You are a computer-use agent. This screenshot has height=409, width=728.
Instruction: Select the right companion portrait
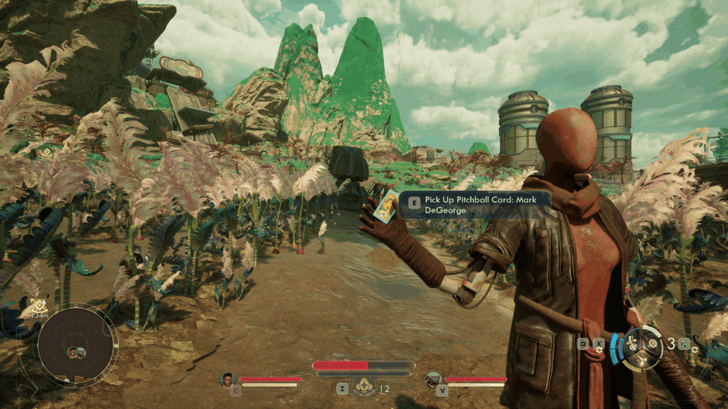[x=433, y=379]
